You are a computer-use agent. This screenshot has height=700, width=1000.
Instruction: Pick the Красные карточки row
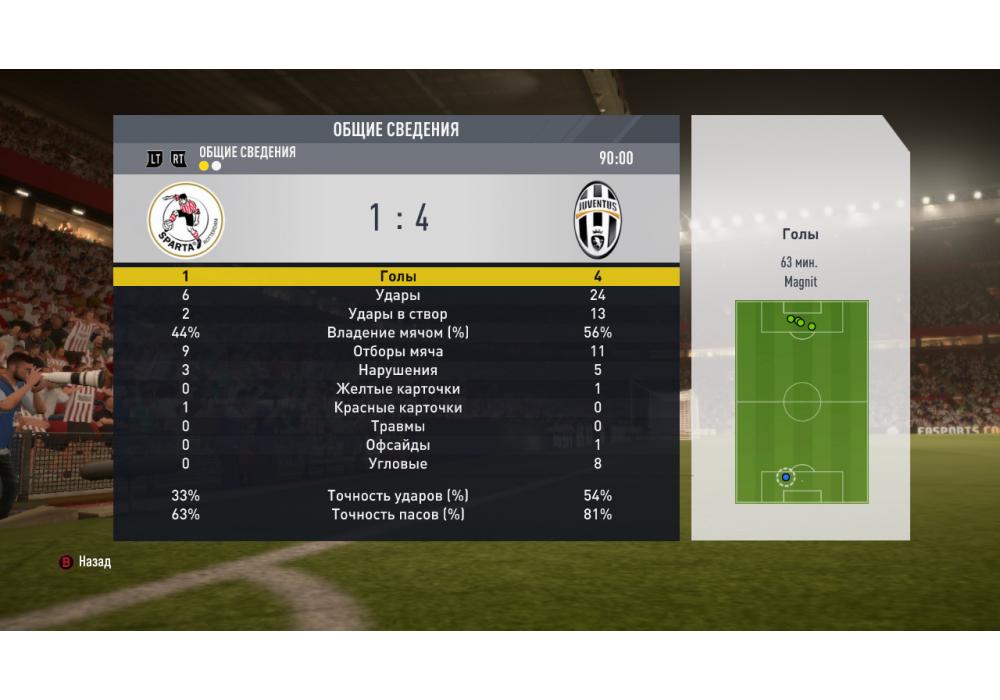point(397,408)
